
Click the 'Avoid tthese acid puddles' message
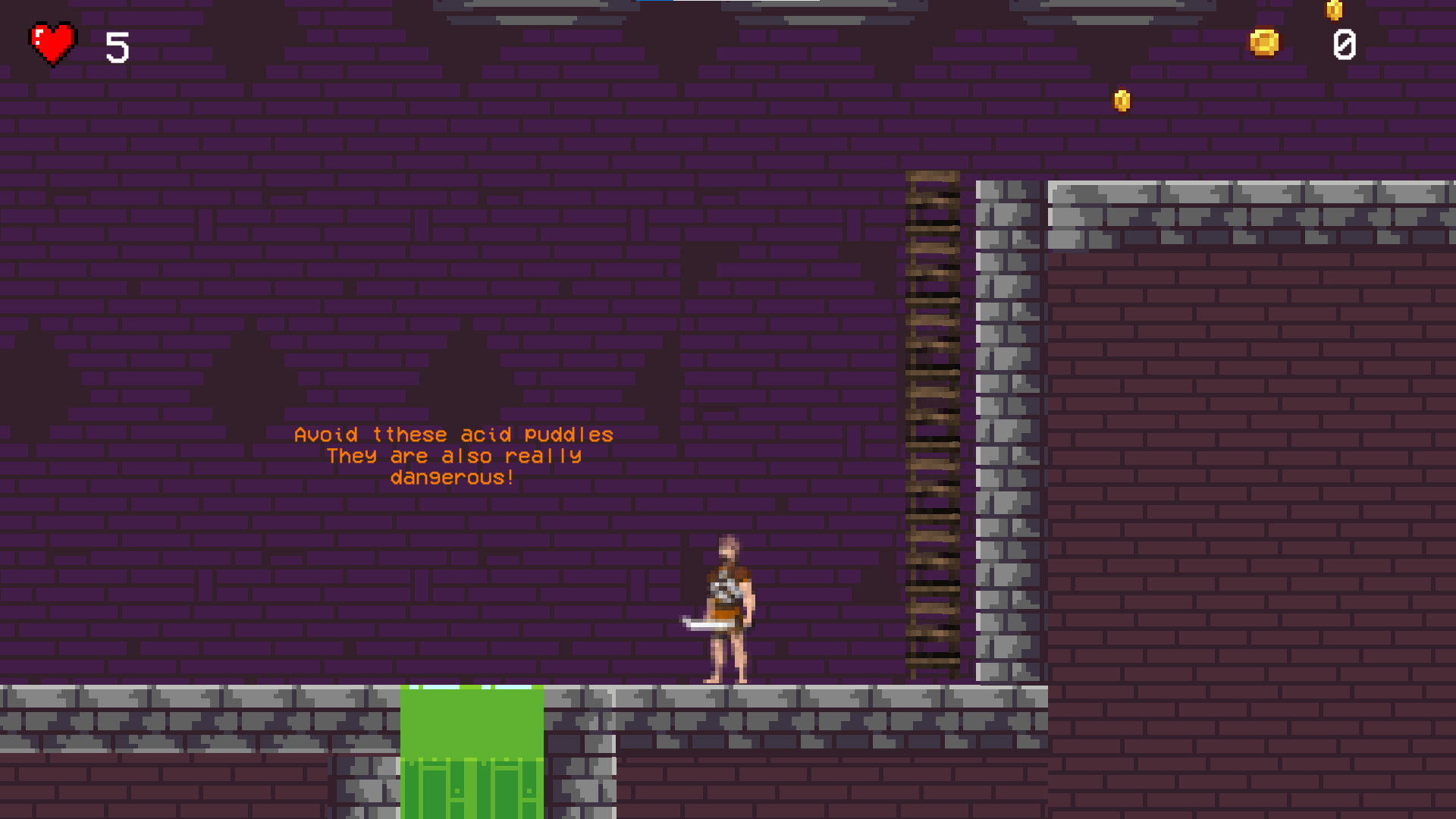point(453,435)
